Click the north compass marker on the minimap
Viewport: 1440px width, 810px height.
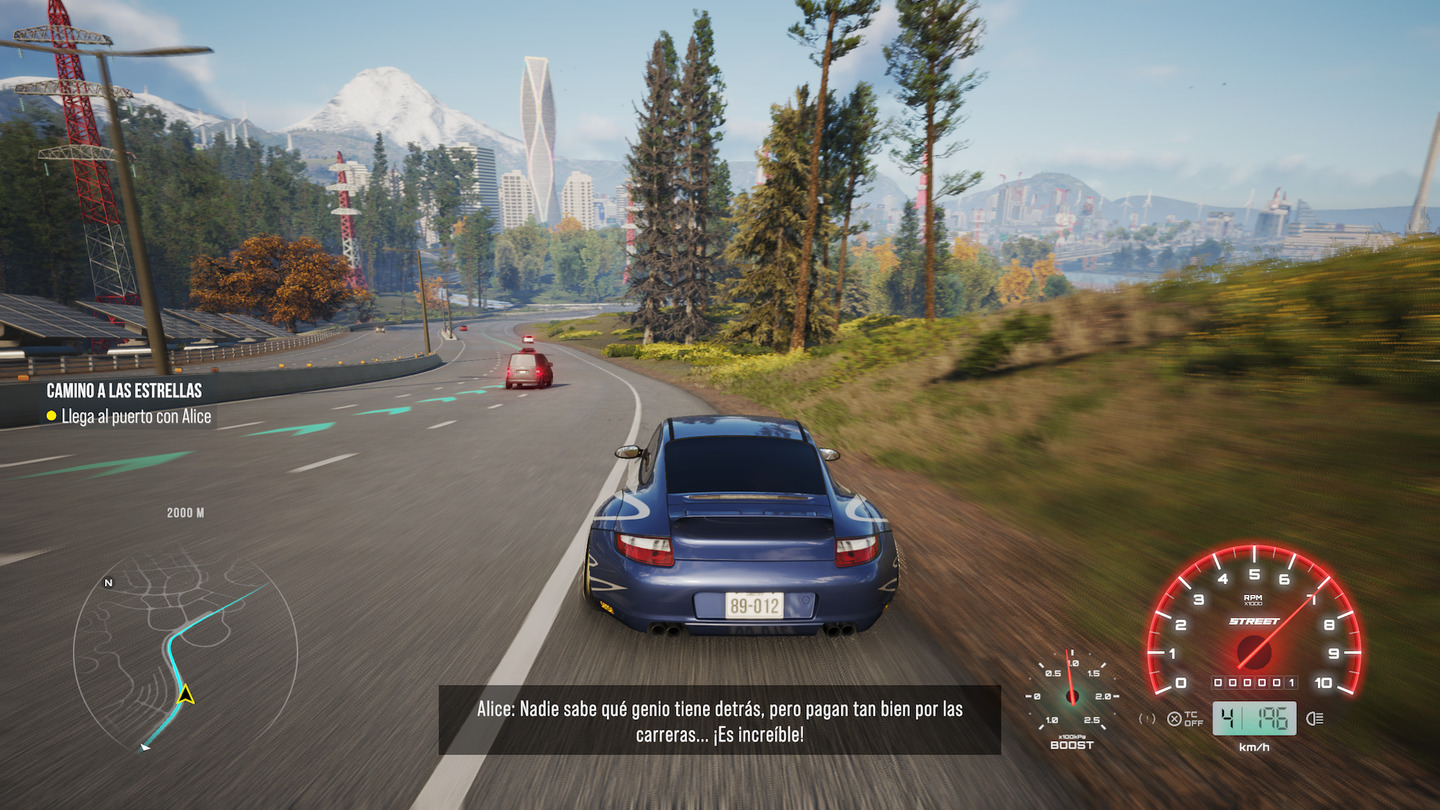[x=108, y=582]
